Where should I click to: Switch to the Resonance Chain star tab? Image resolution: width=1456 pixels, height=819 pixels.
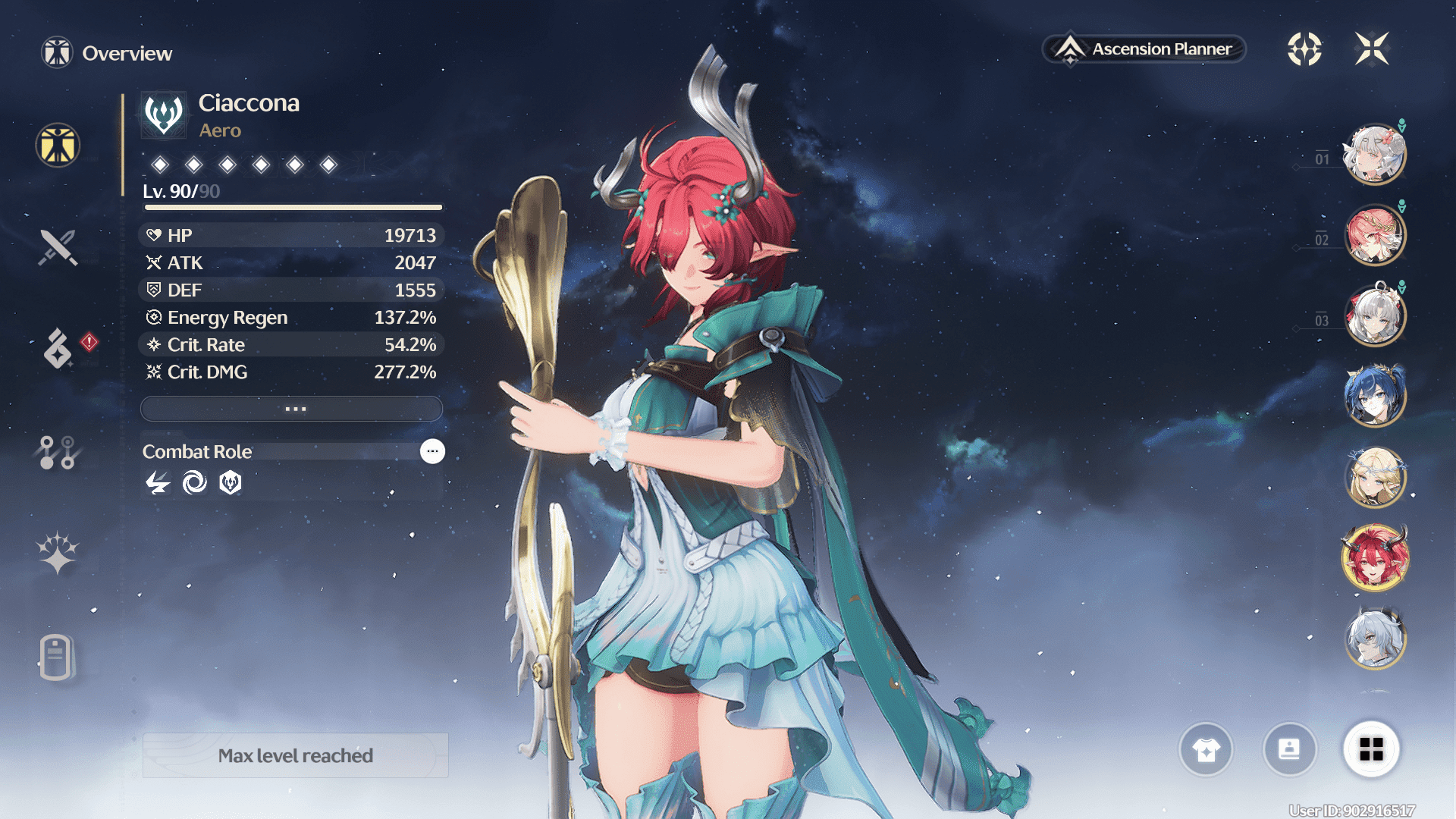(58, 552)
